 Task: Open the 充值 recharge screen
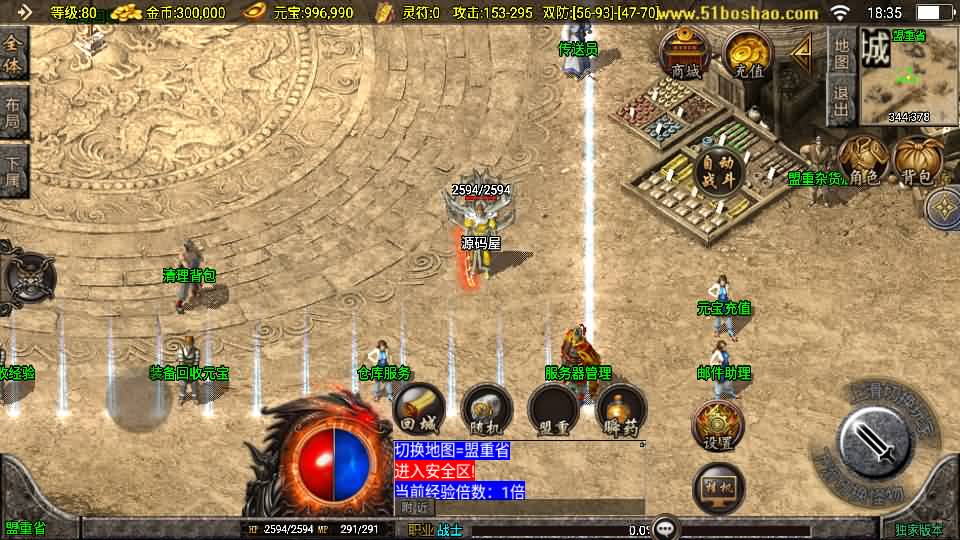[x=748, y=54]
